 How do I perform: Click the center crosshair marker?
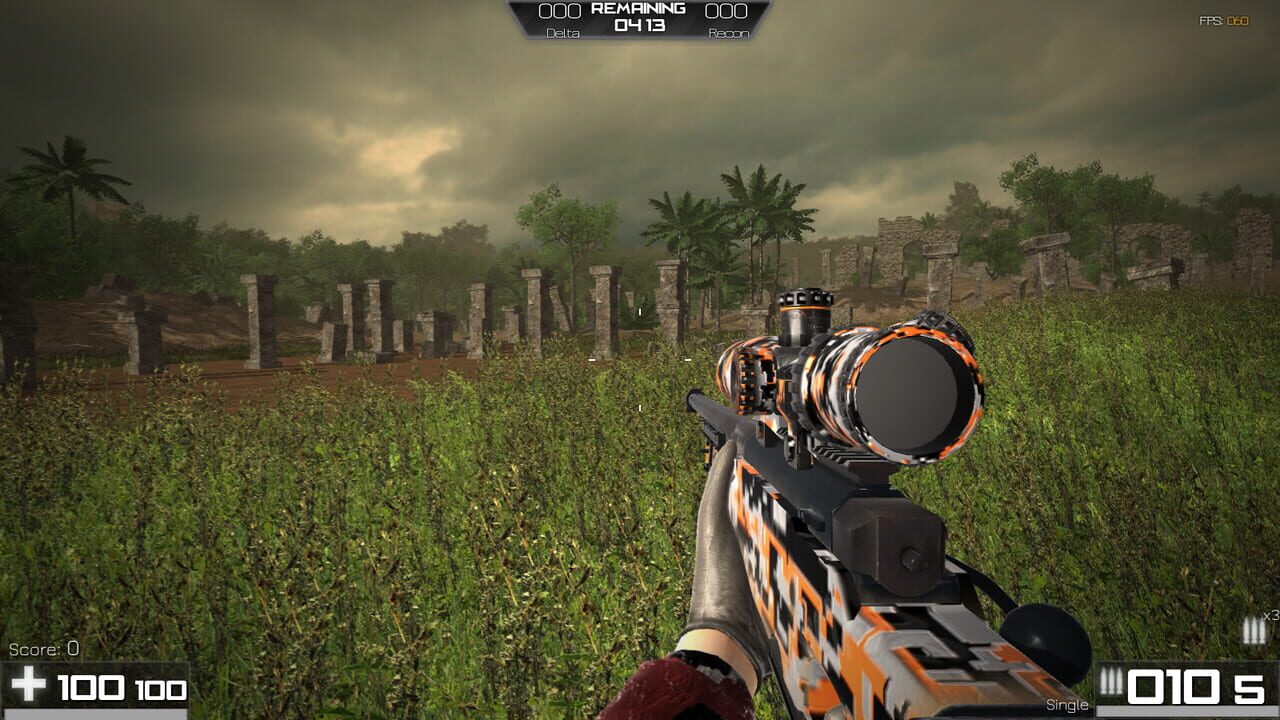click(x=640, y=360)
